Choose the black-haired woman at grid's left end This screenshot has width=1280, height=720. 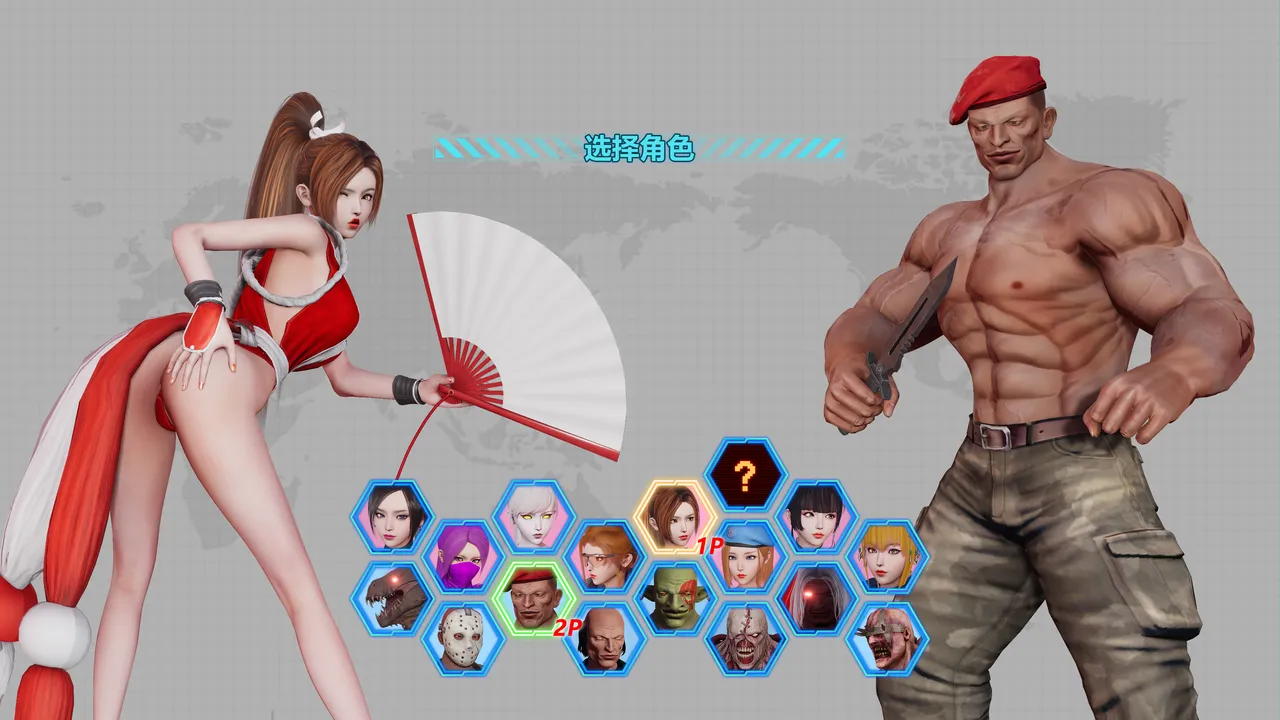point(392,517)
